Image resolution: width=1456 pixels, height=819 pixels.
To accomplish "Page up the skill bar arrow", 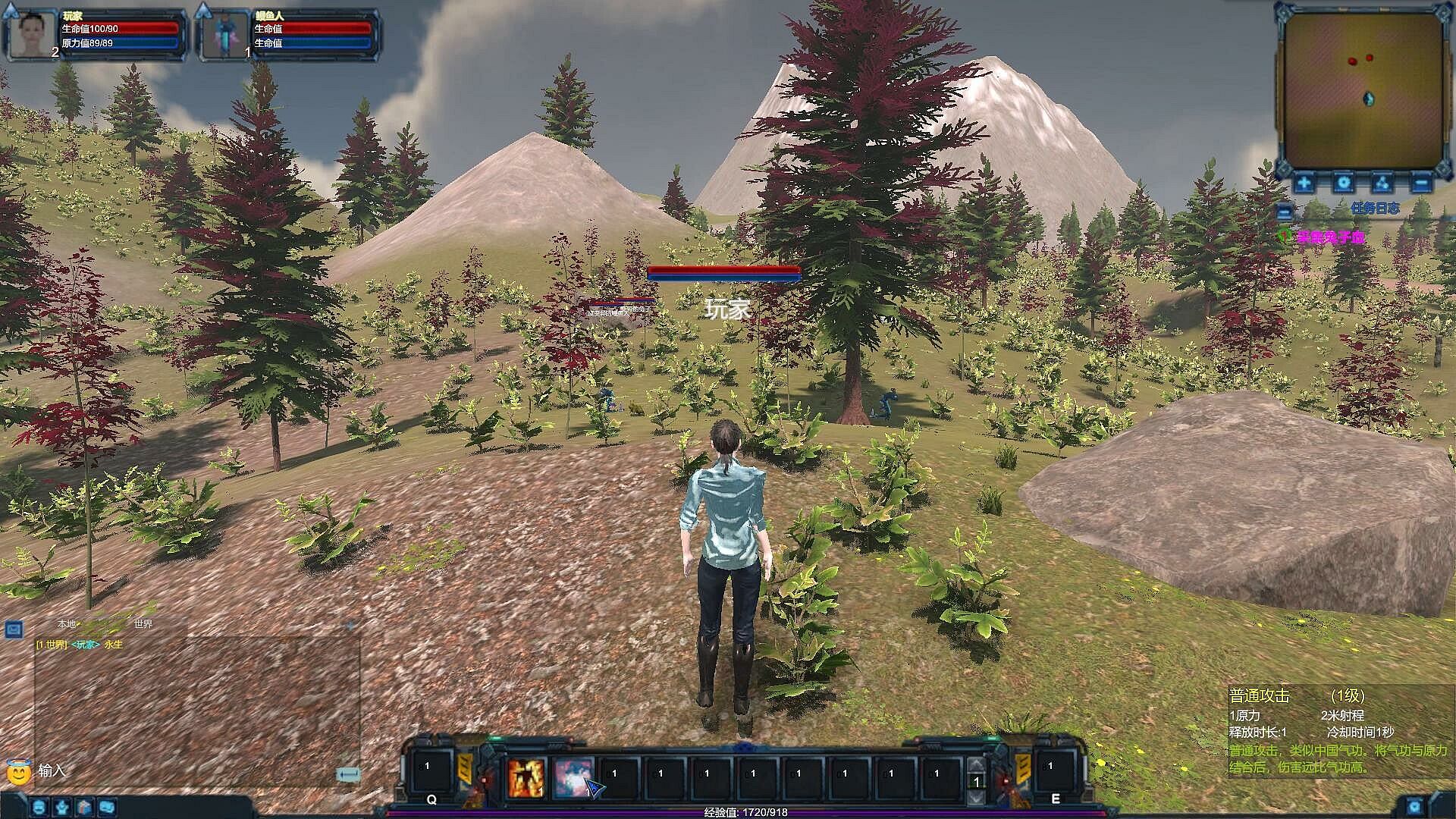I will [x=977, y=764].
